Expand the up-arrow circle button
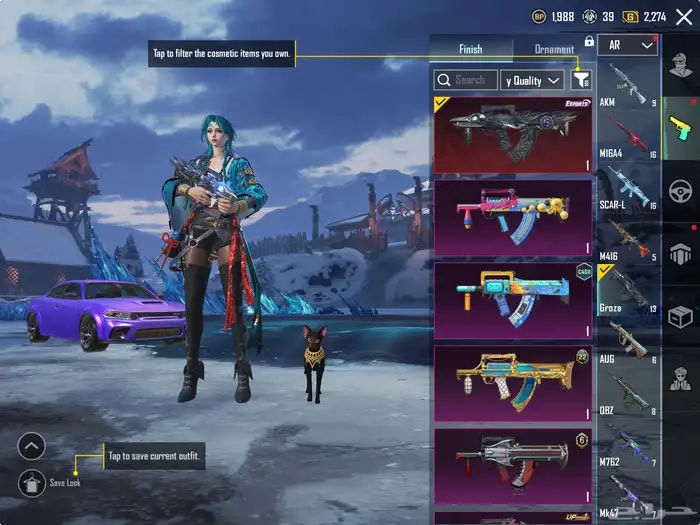Image resolution: width=700 pixels, height=525 pixels. click(32, 447)
